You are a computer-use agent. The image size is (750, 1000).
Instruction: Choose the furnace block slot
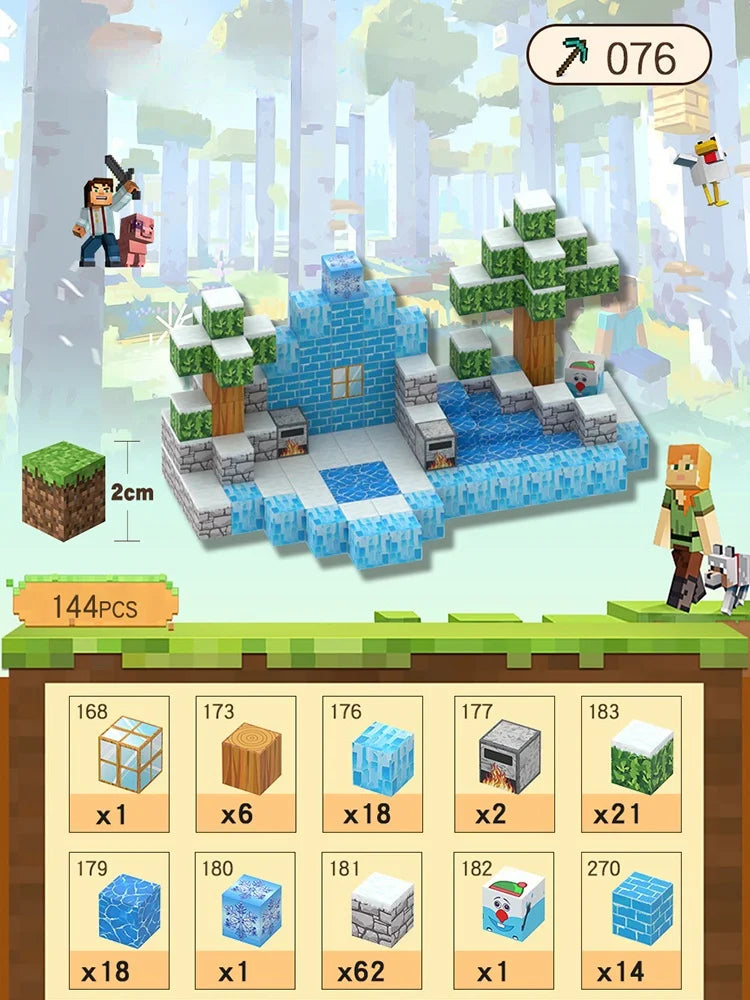pyautogui.click(x=503, y=764)
